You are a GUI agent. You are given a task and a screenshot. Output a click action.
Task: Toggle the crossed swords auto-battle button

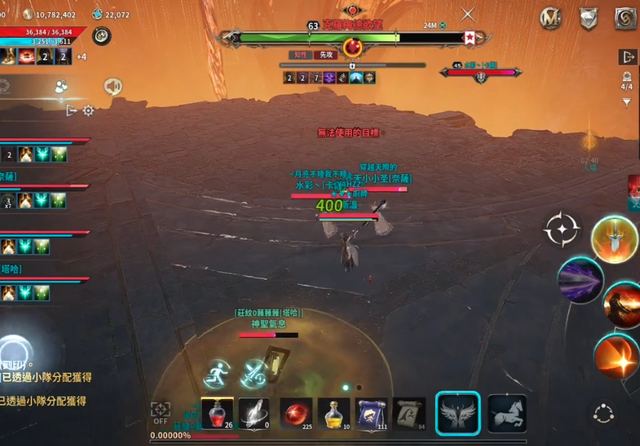pyautogui.click(x=256, y=373)
